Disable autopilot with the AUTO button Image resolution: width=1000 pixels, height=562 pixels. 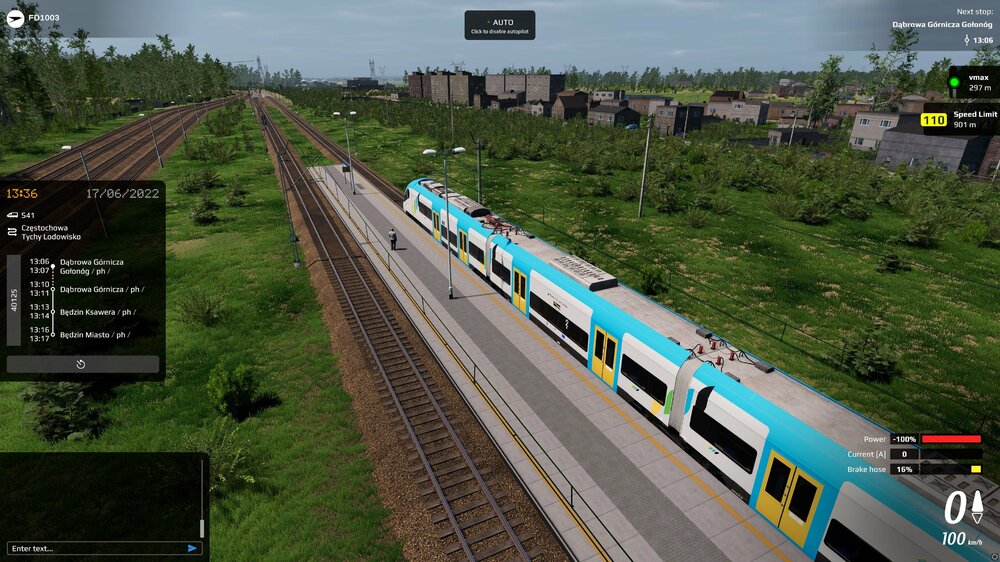(500, 25)
